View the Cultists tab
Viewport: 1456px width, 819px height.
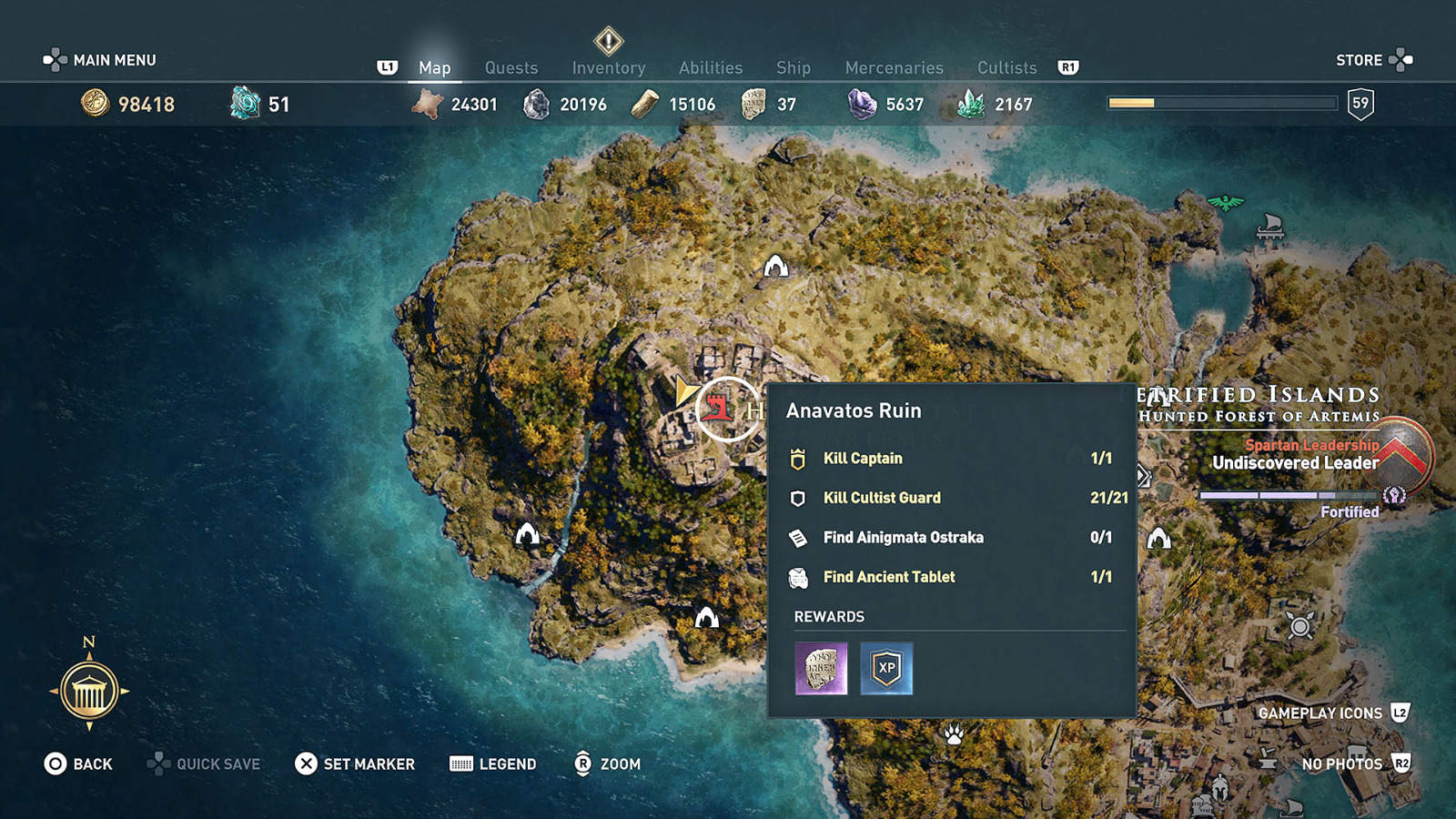pos(1006,68)
